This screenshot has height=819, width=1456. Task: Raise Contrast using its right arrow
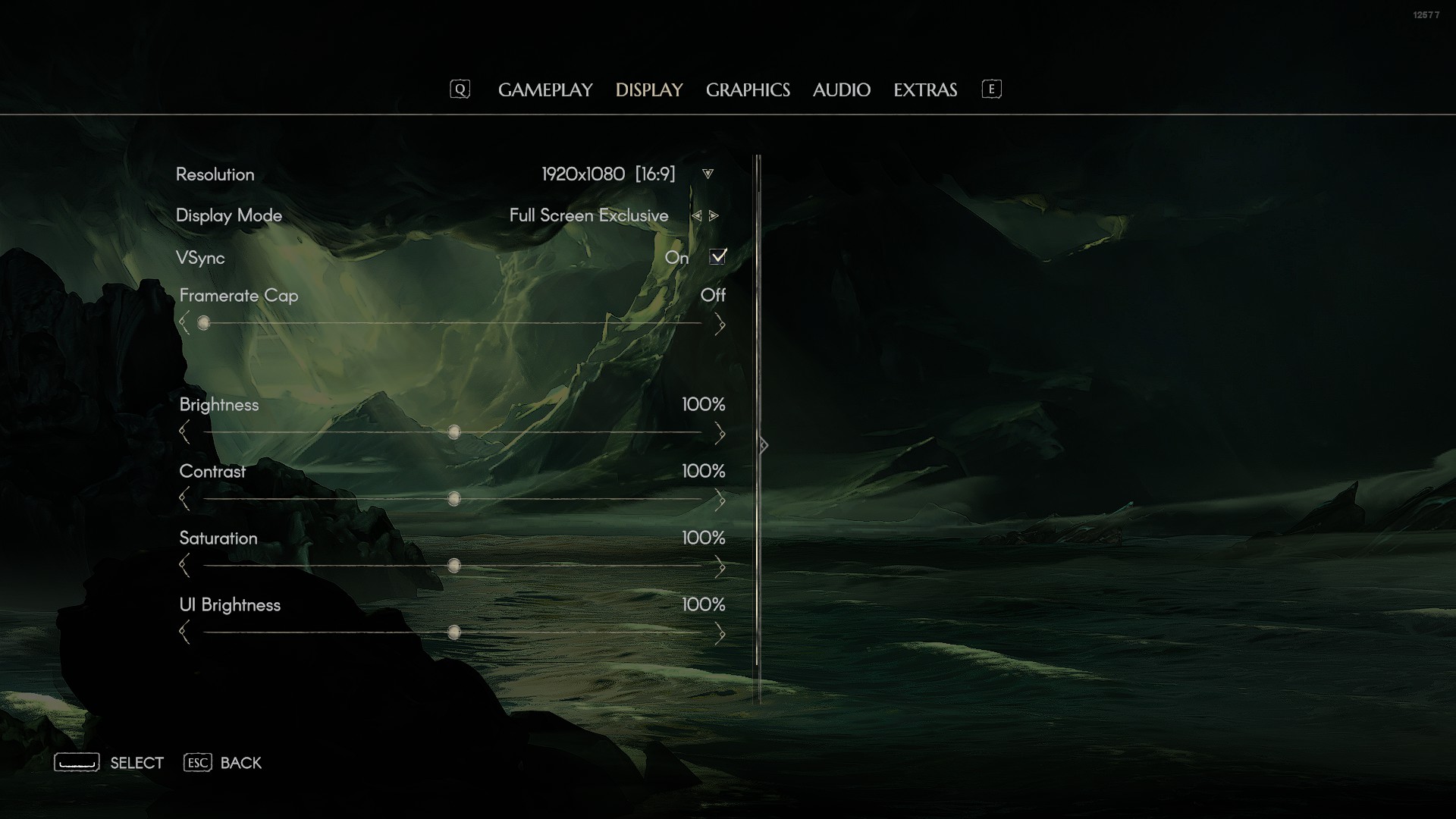tap(720, 500)
